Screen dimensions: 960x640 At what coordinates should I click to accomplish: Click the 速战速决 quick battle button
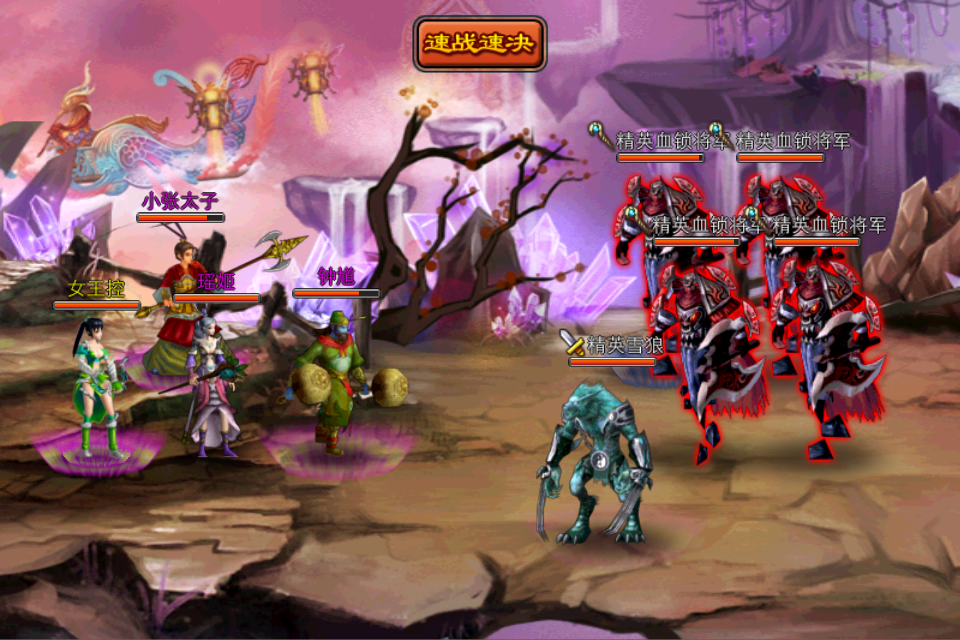click(x=480, y=44)
